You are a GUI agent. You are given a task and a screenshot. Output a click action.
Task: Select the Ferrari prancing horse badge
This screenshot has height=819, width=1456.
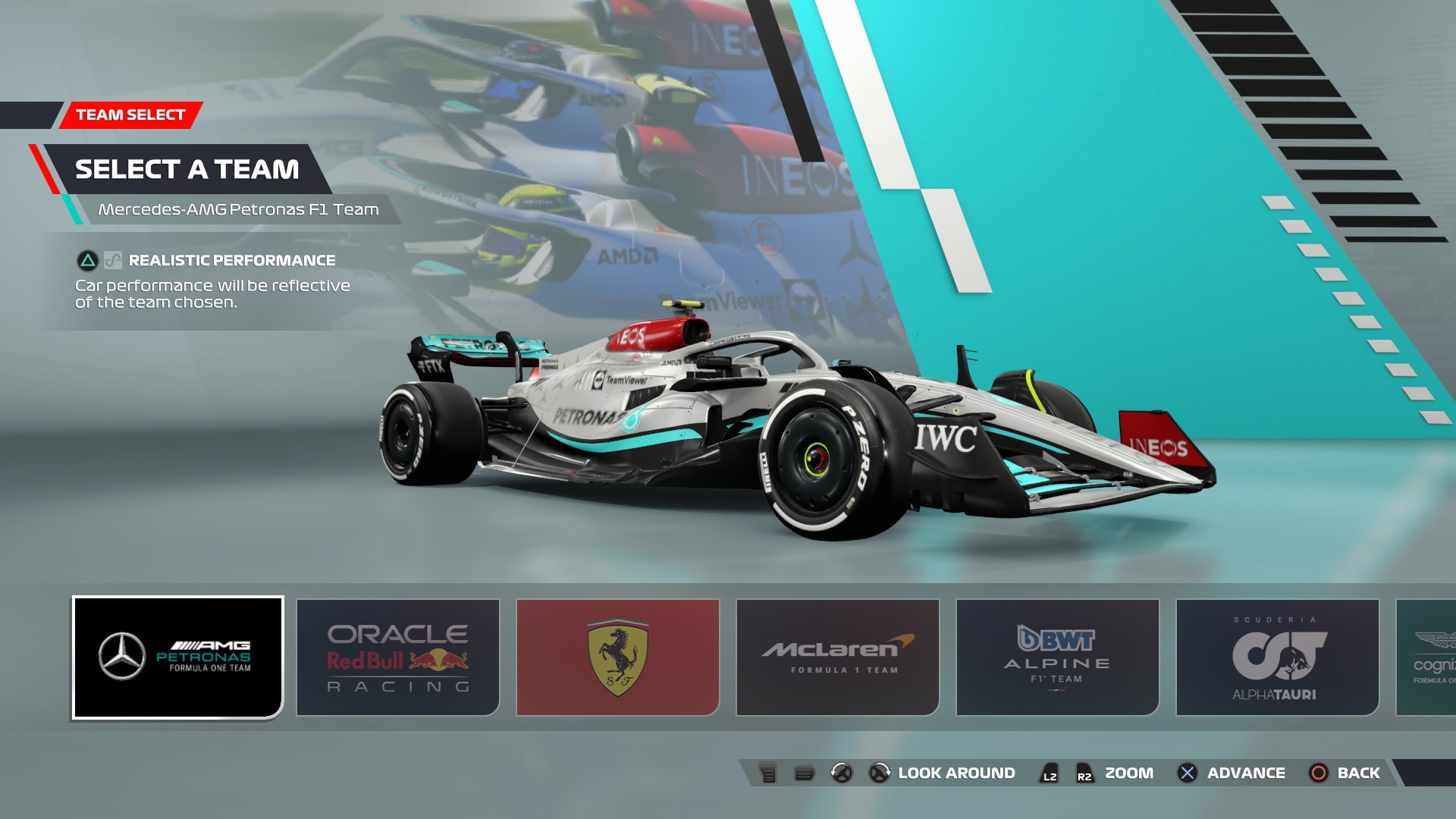click(x=617, y=655)
